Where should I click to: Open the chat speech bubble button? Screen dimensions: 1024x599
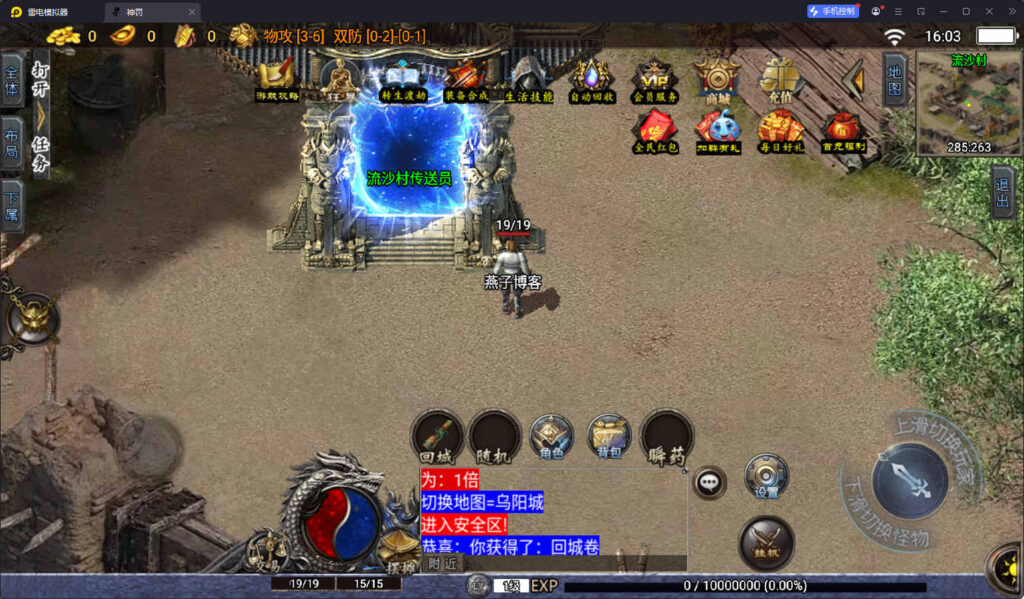coord(710,482)
